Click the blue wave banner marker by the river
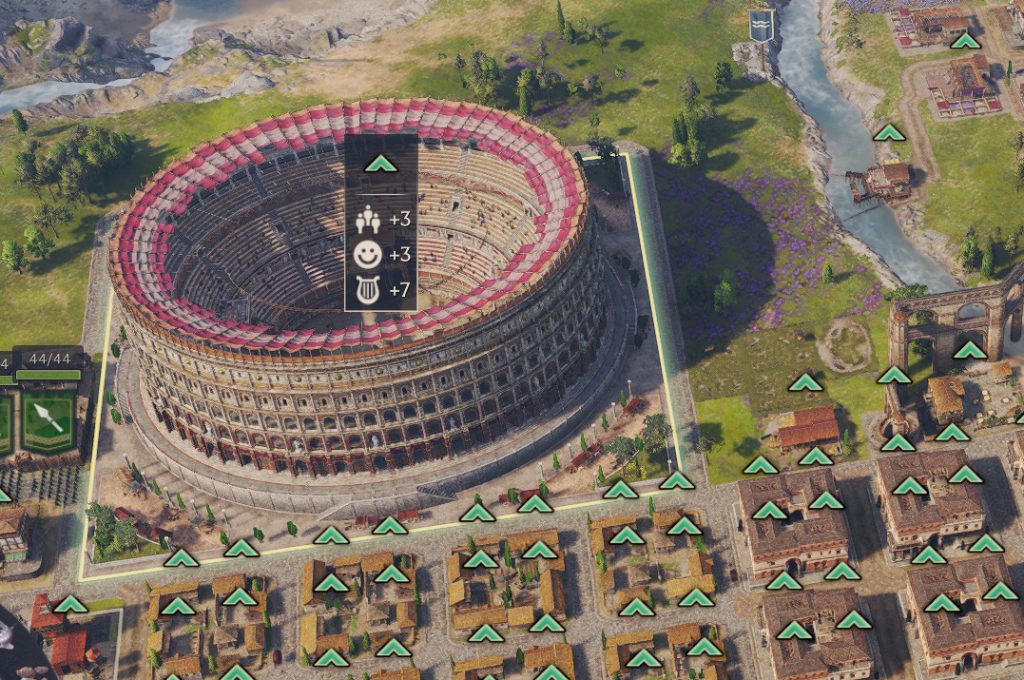Image resolution: width=1024 pixels, height=680 pixels. pyautogui.click(x=762, y=26)
